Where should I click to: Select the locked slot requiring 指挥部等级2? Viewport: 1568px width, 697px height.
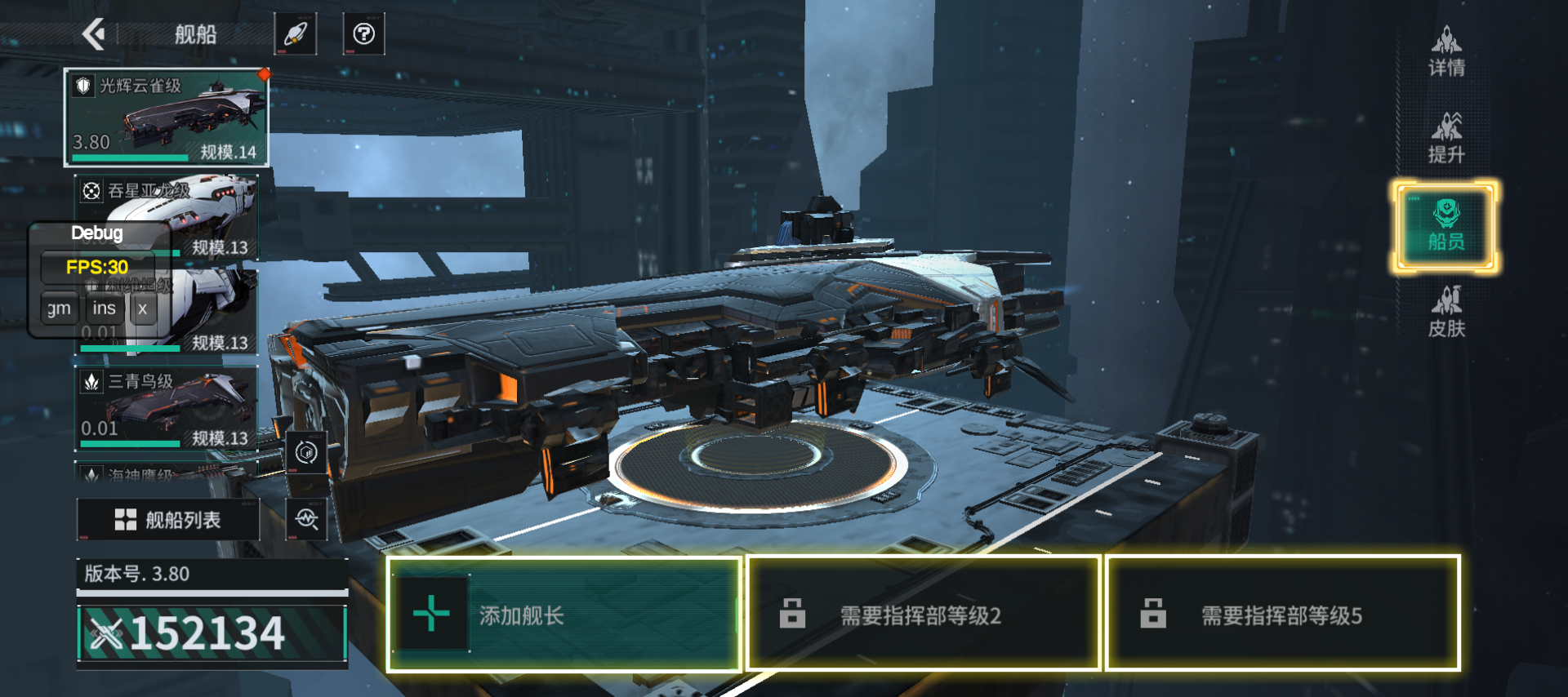click(923, 615)
